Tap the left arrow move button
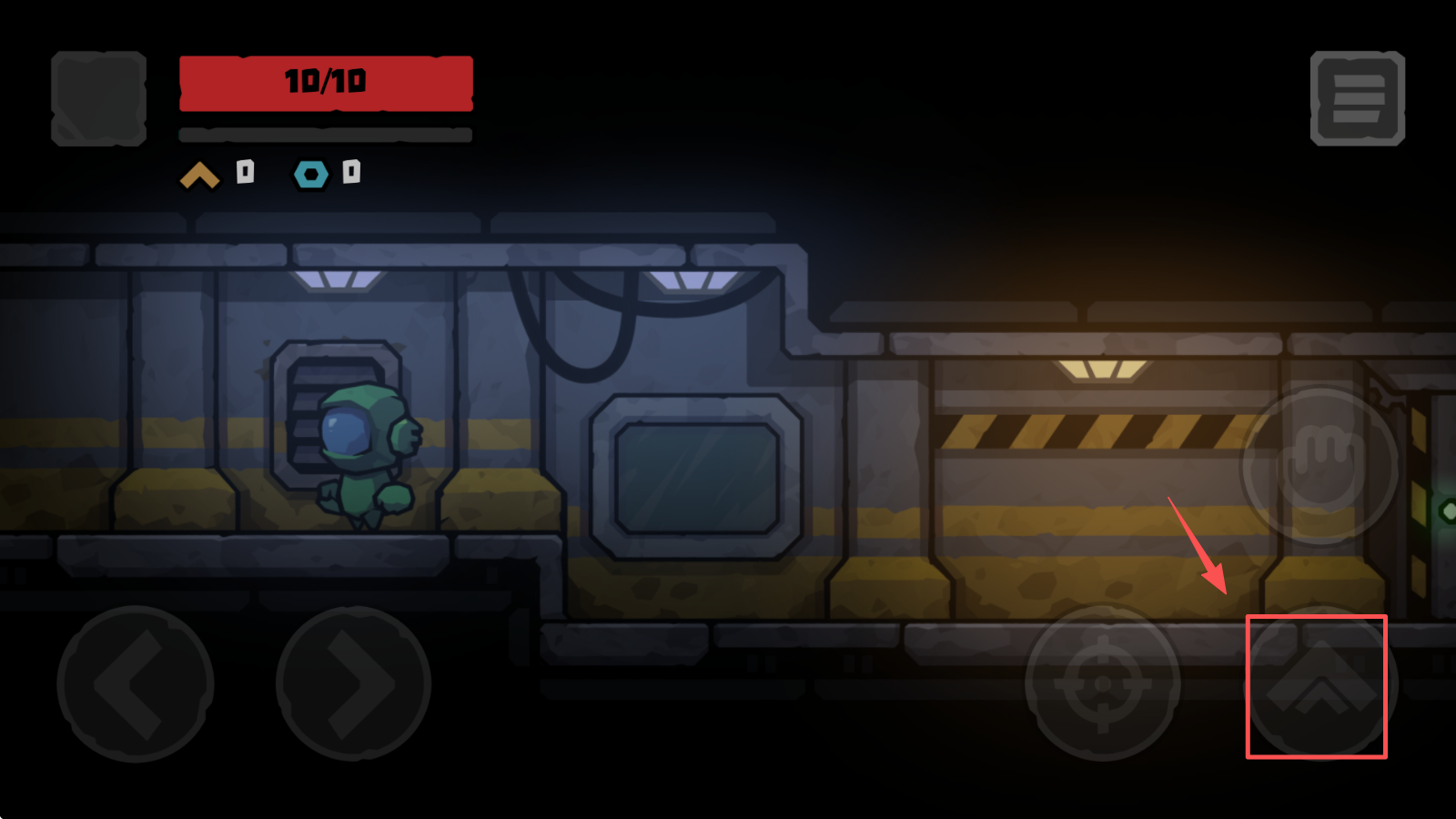 (135, 683)
